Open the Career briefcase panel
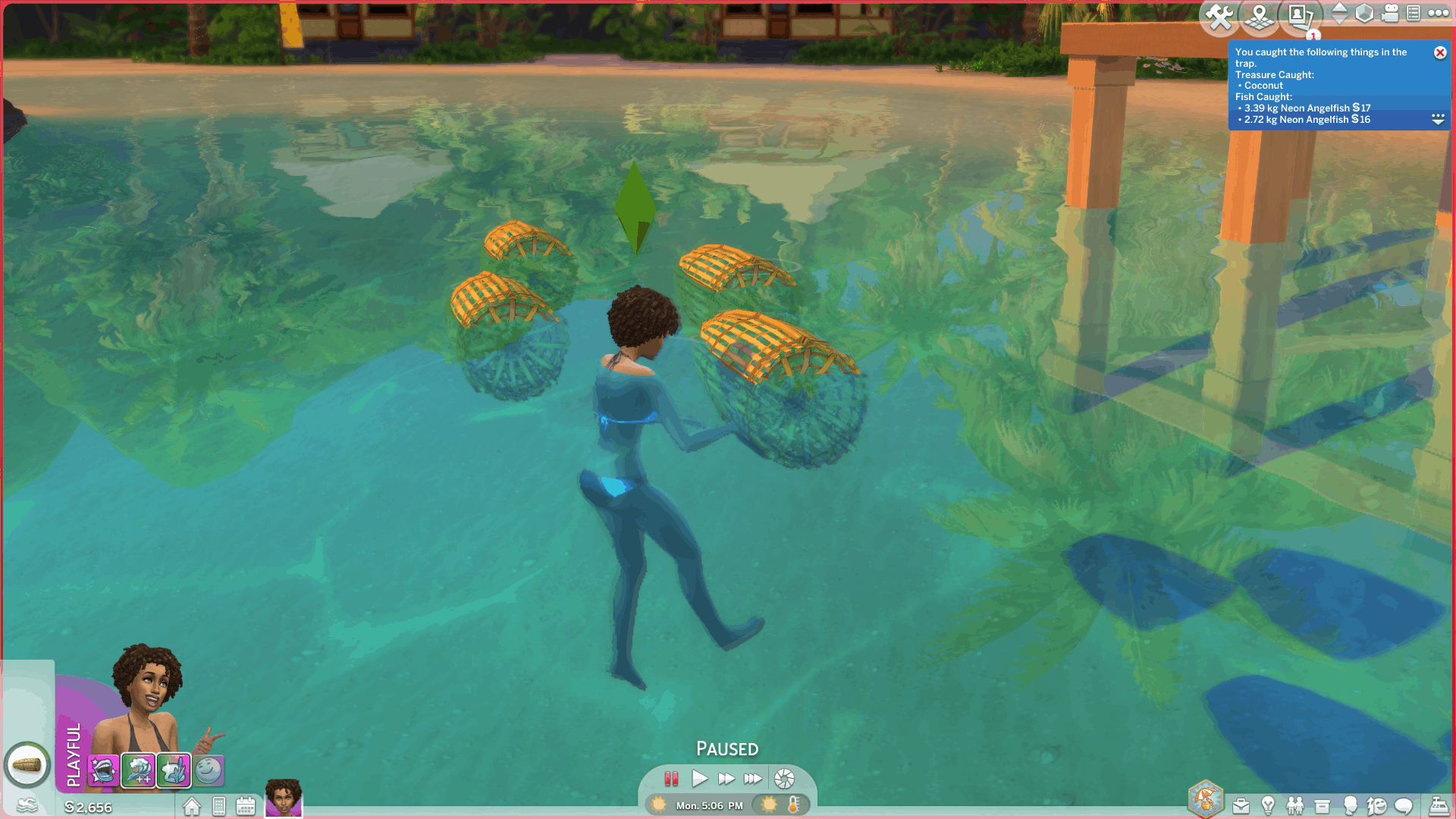Image resolution: width=1456 pixels, height=819 pixels. (1241, 805)
